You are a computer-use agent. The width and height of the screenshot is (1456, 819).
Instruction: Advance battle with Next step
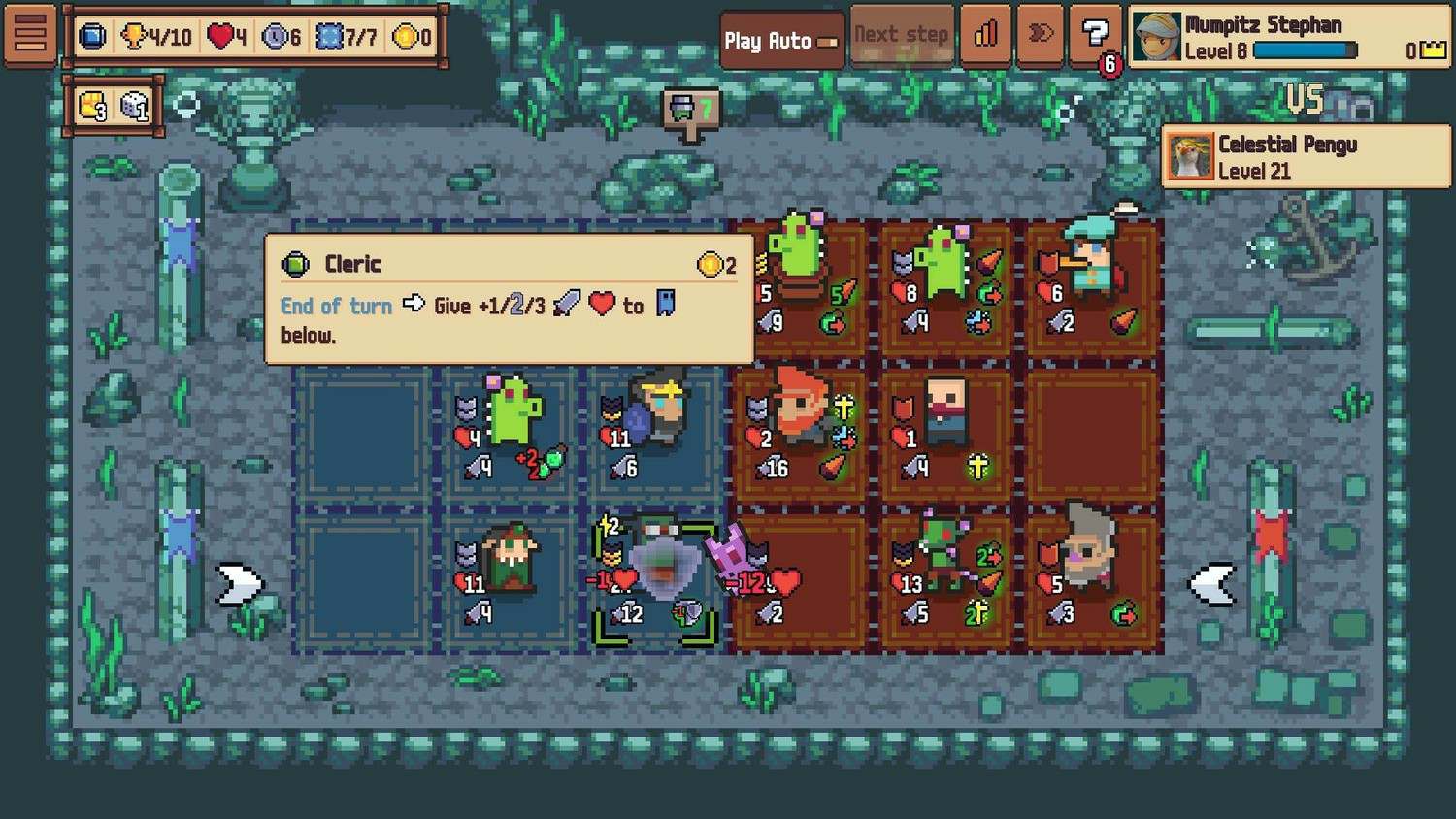[901, 36]
